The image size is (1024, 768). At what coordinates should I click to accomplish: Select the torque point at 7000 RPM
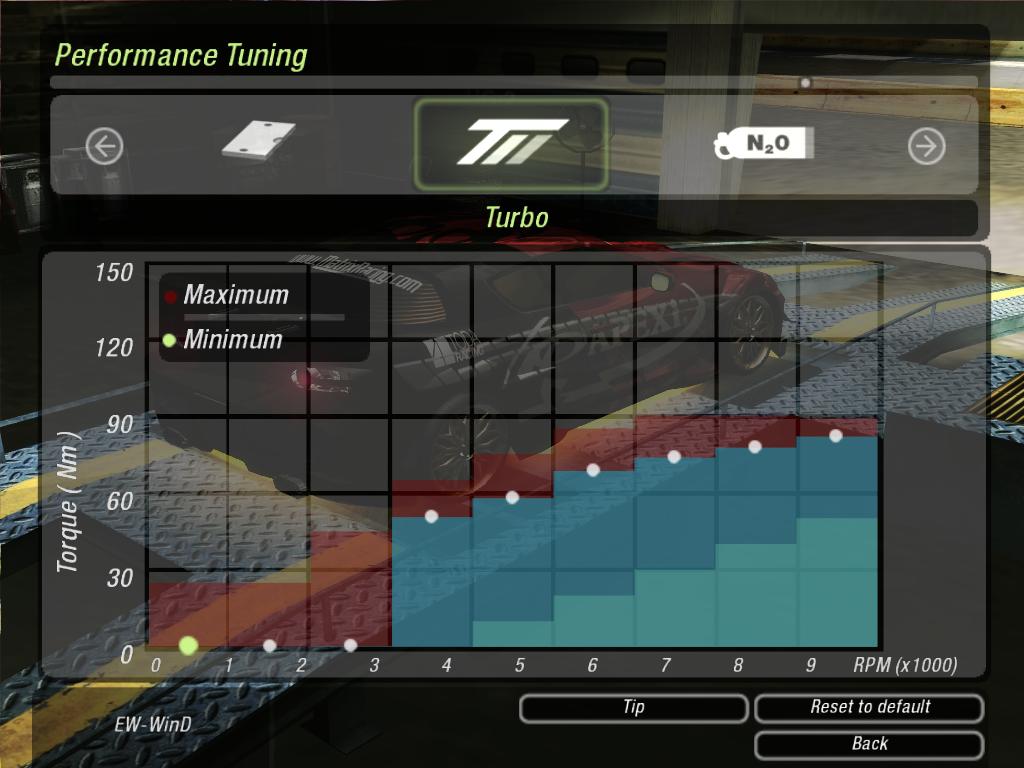pyautogui.click(x=674, y=456)
